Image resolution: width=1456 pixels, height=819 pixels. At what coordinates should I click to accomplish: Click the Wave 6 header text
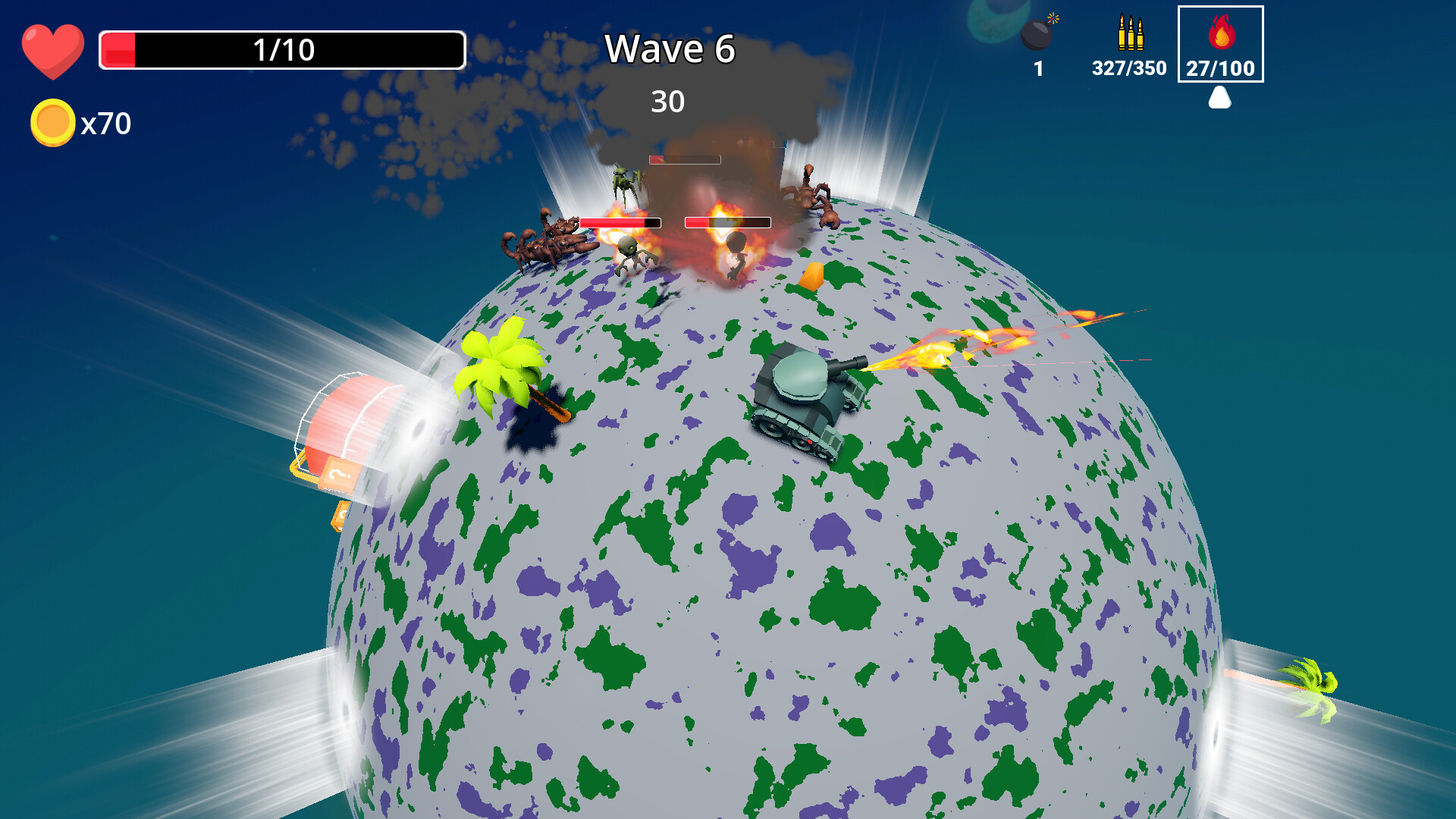tap(670, 49)
